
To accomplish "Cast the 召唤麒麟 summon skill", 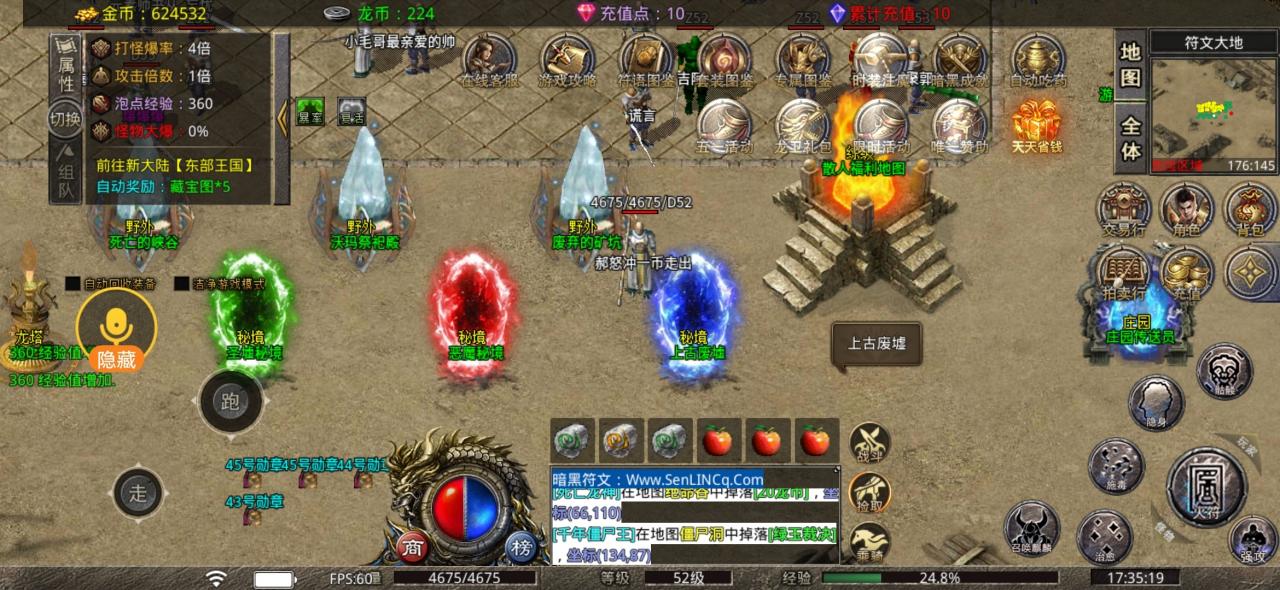I will [x=1032, y=527].
